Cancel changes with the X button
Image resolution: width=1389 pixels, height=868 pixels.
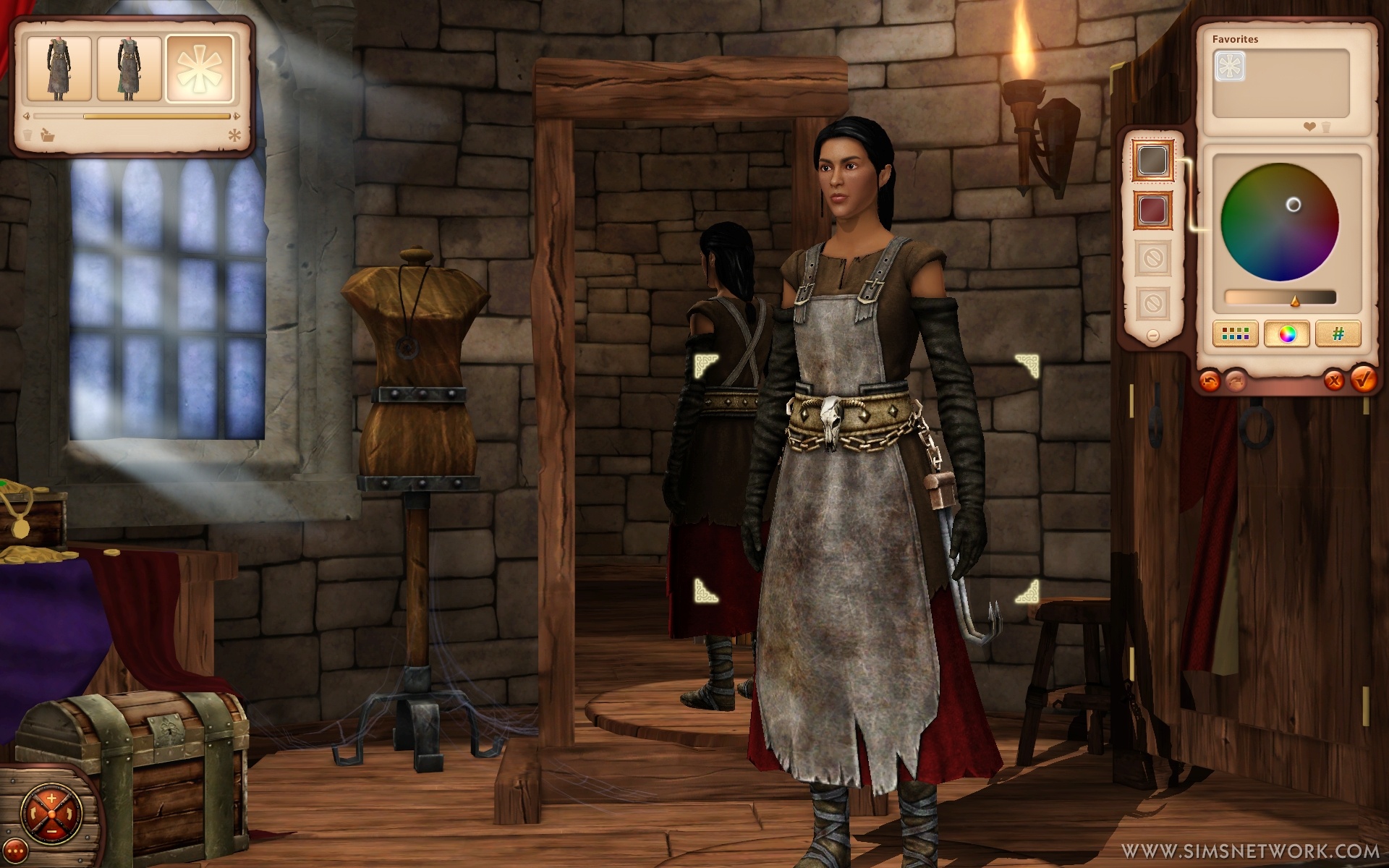[1333, 380]
